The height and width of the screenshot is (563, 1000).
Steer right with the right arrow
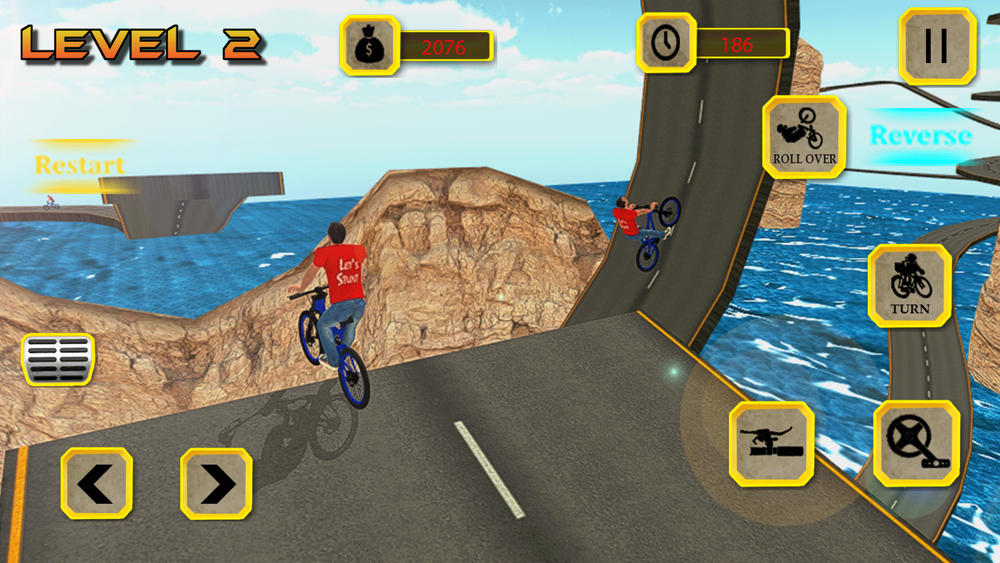(216, 484)
